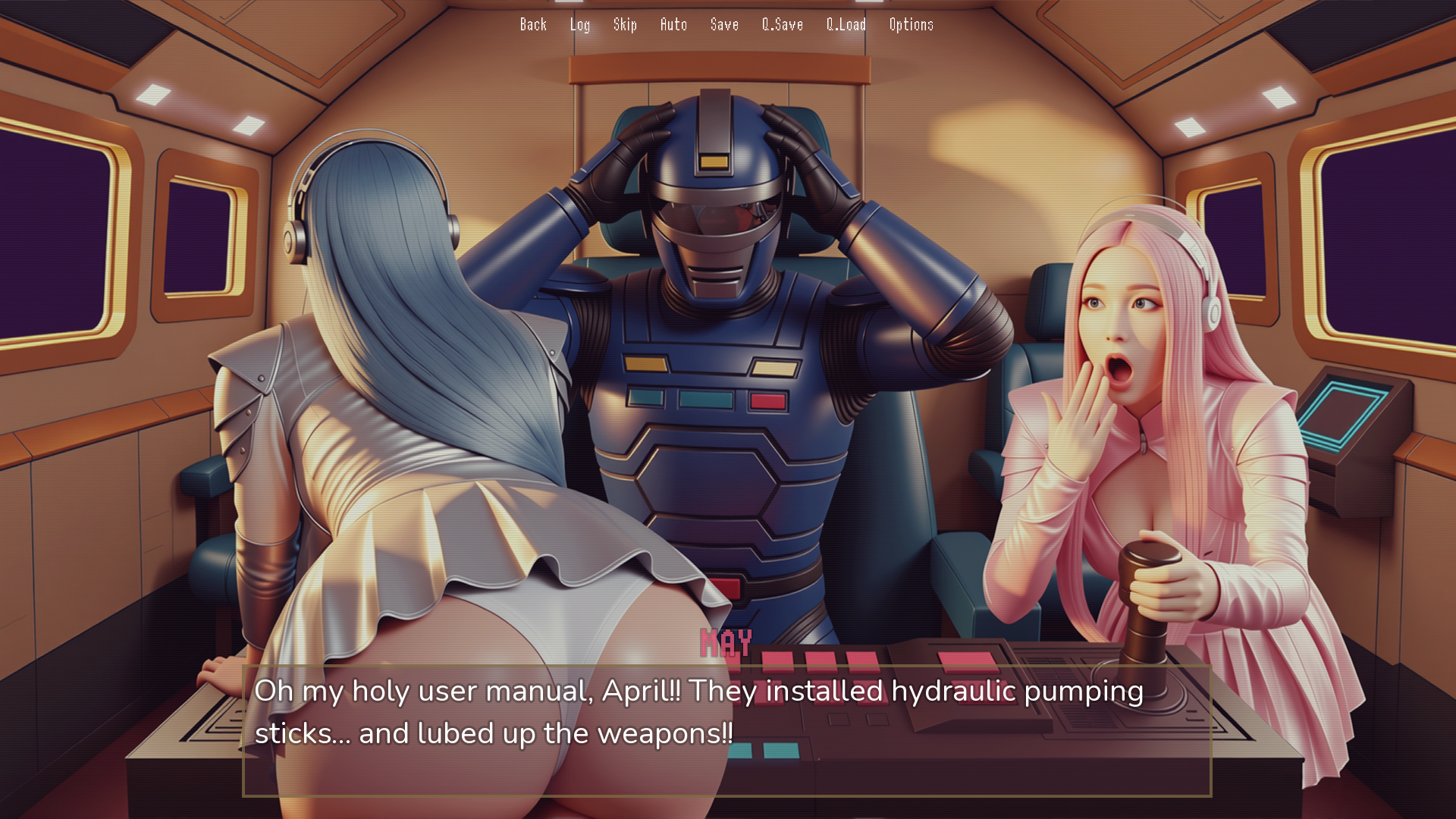Viewport: 1456px width, 819px height.
Task: Click the MAY speaker name label
Action: coord(726,644)
